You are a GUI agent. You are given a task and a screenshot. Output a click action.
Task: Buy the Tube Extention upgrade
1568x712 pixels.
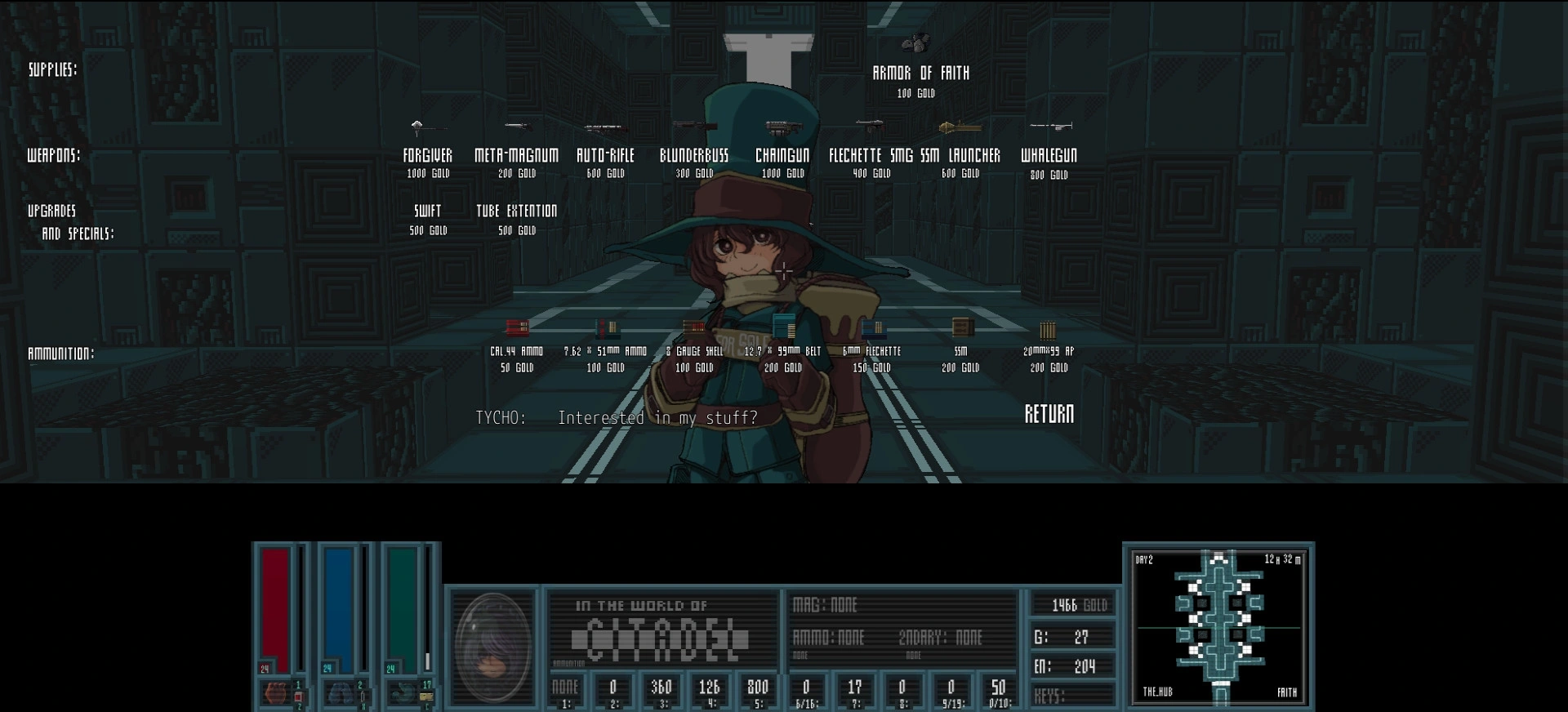coord(516,211)
